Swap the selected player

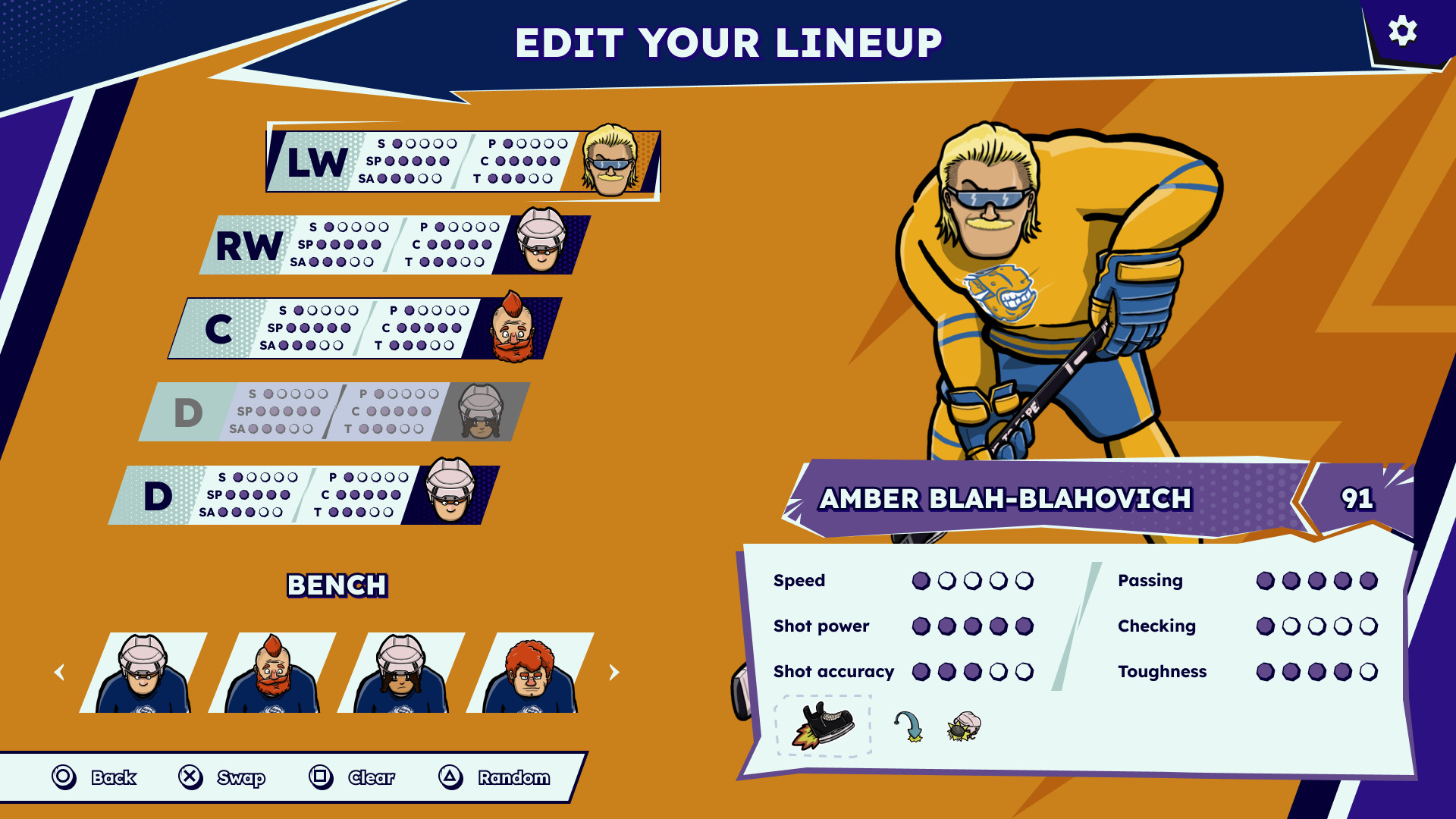[x=221, y=777]
